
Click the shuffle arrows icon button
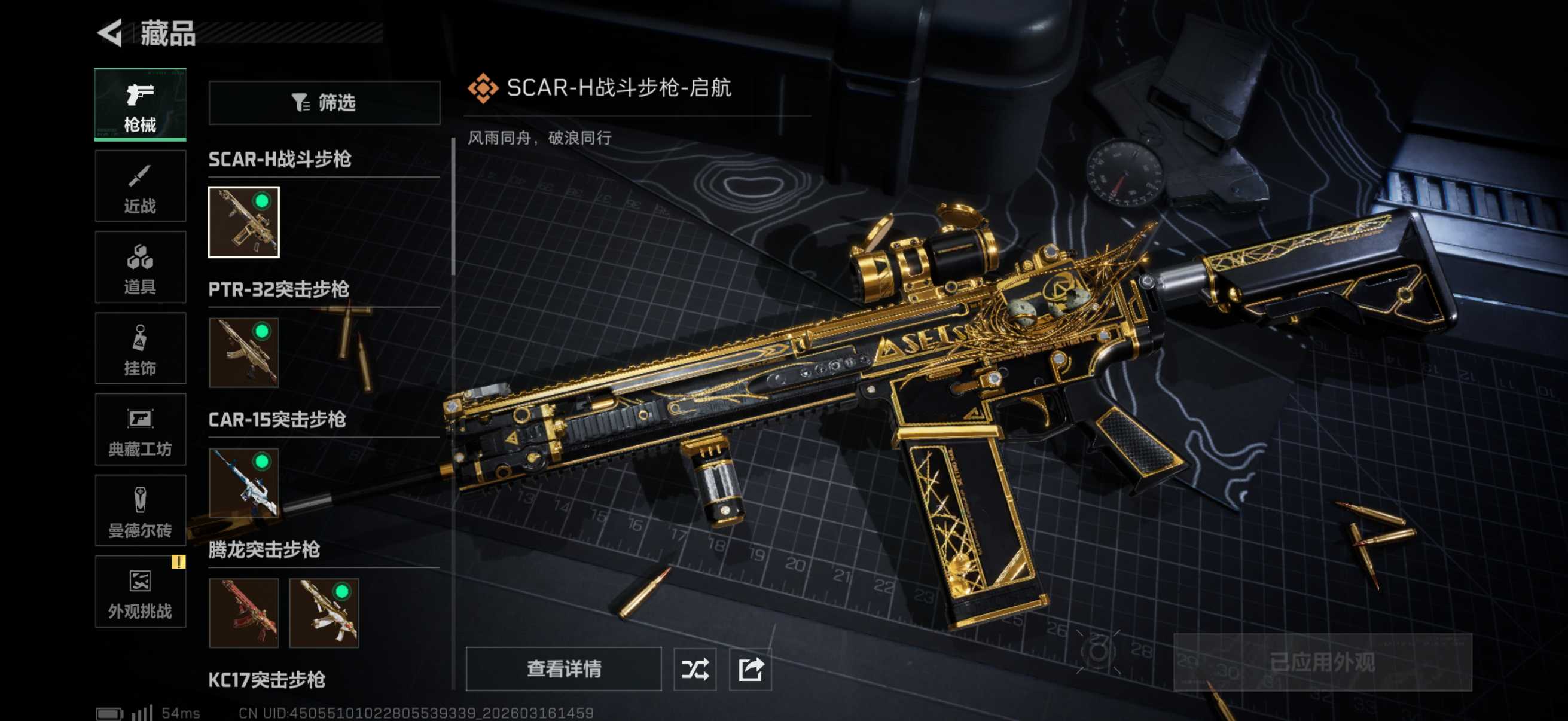(694, 668)
